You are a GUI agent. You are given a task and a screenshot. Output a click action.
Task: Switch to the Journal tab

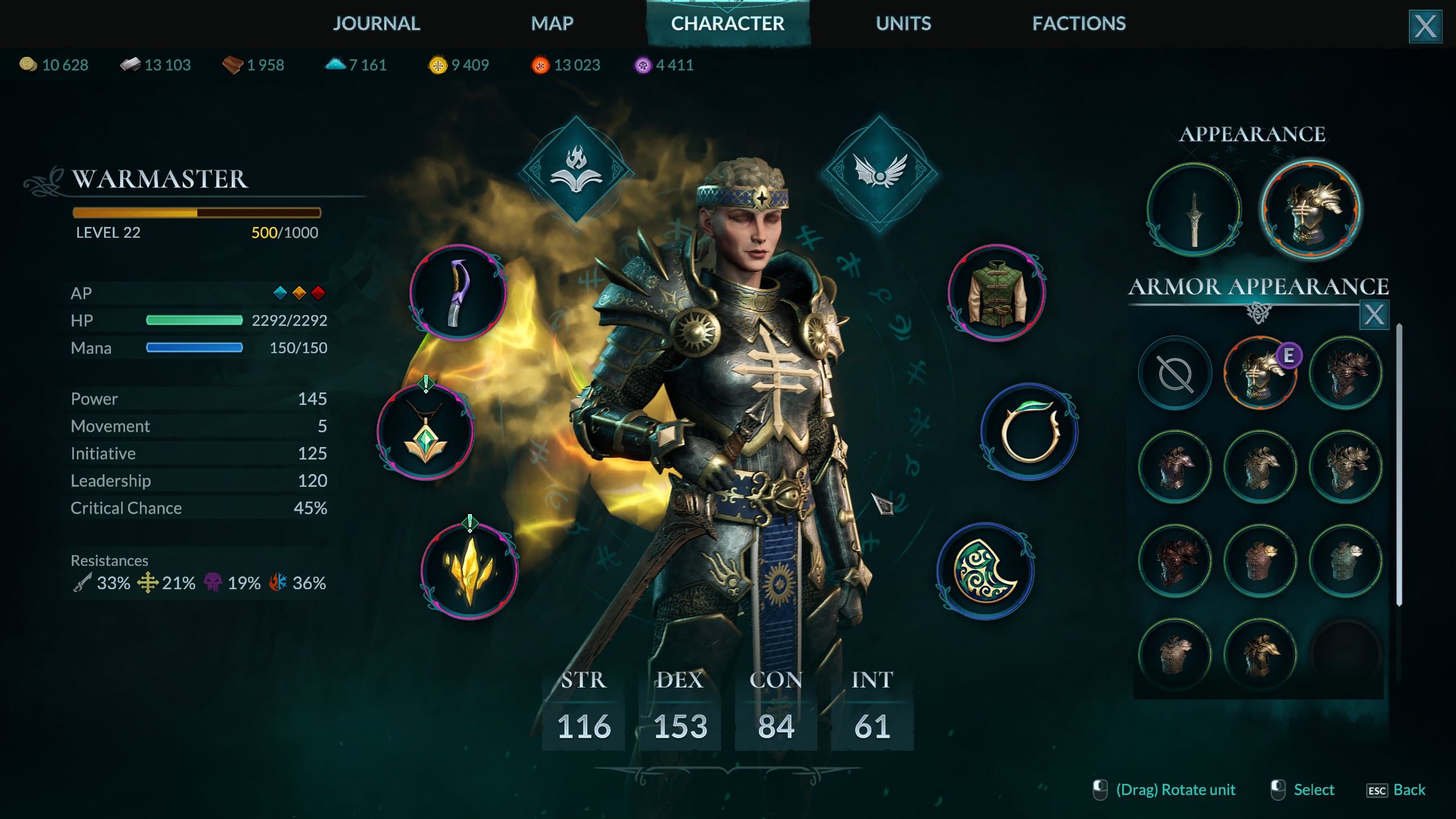click(x=376, y=23)
